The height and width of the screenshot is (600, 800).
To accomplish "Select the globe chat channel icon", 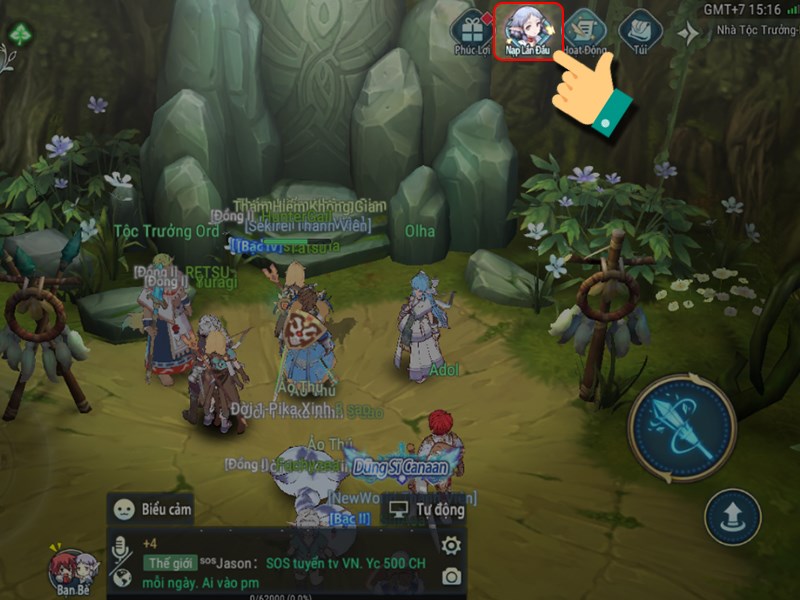I will 123,578.
